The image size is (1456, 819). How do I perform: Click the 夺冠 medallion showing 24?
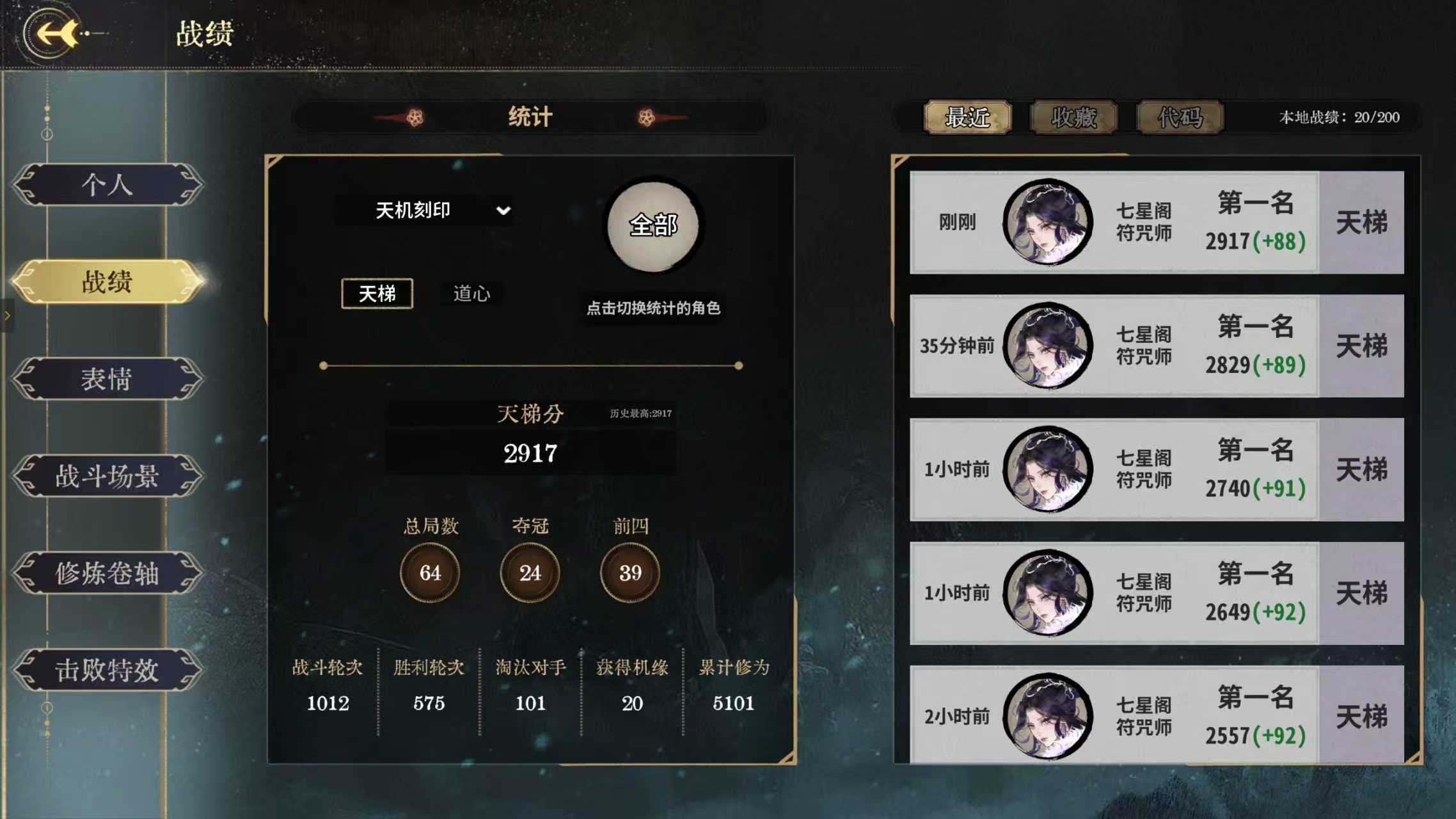[529, 573]
